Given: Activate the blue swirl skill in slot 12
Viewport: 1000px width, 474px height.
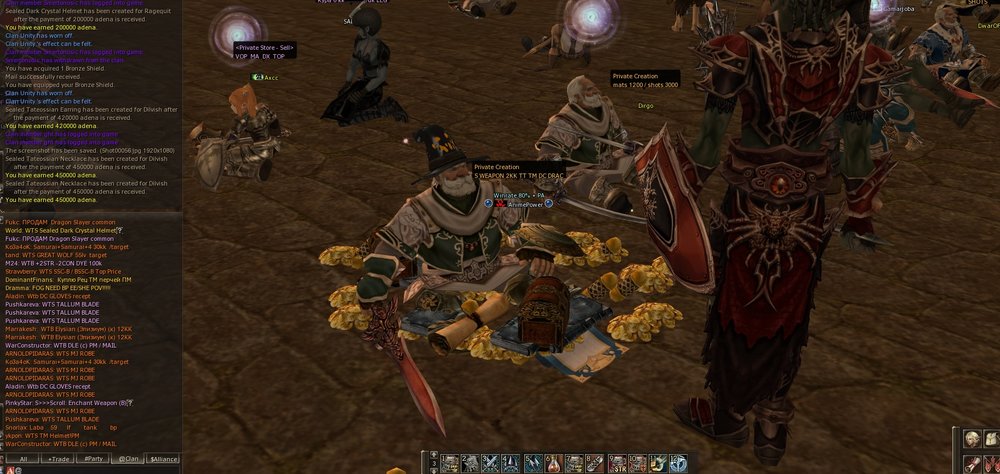Looking at the screenshot, I should (679, 463).
